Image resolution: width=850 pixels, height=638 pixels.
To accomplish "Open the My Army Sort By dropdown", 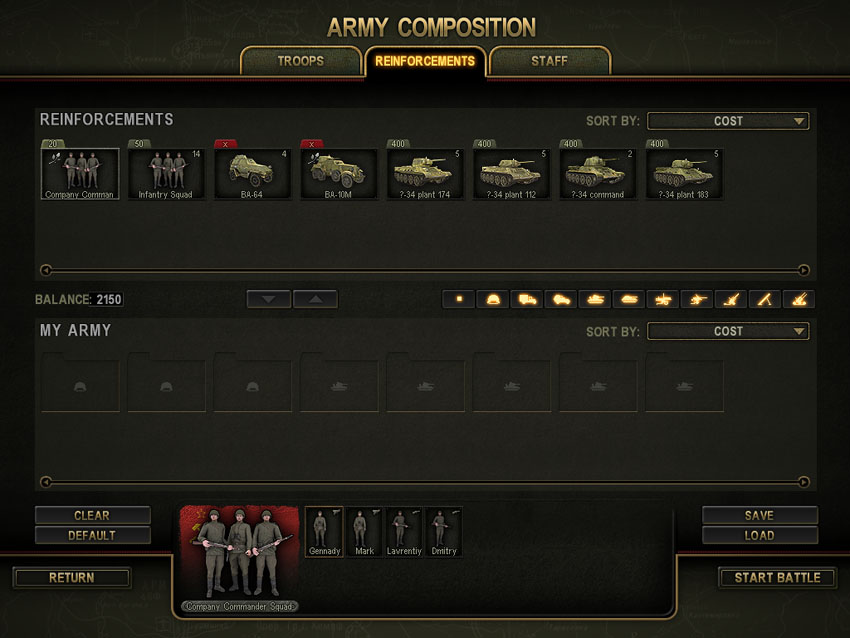I will pyautogui.click(x=728, y=331).
